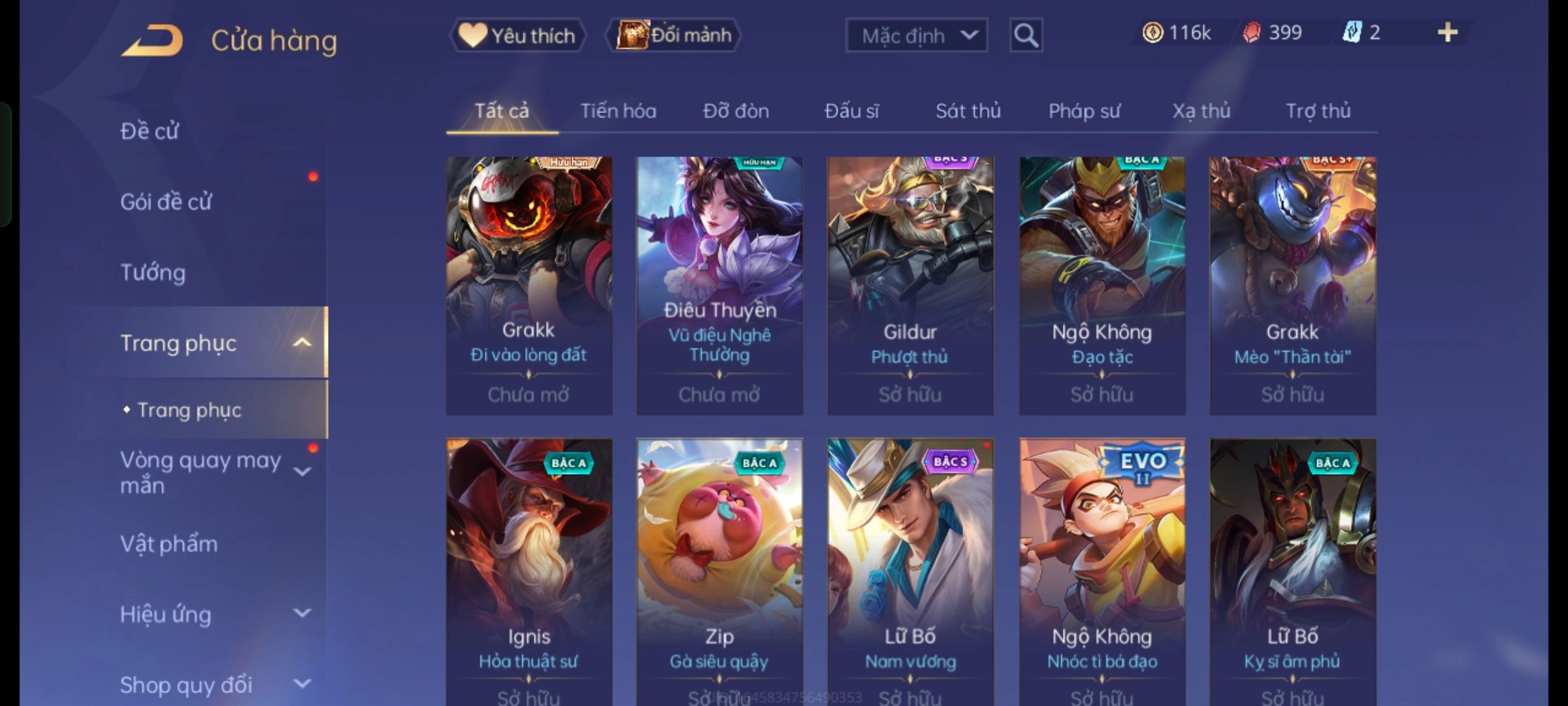1568x706 pixels.
Task: Go back using the arrow logo button
Action: pyautogui.click(x=152, y=41)
